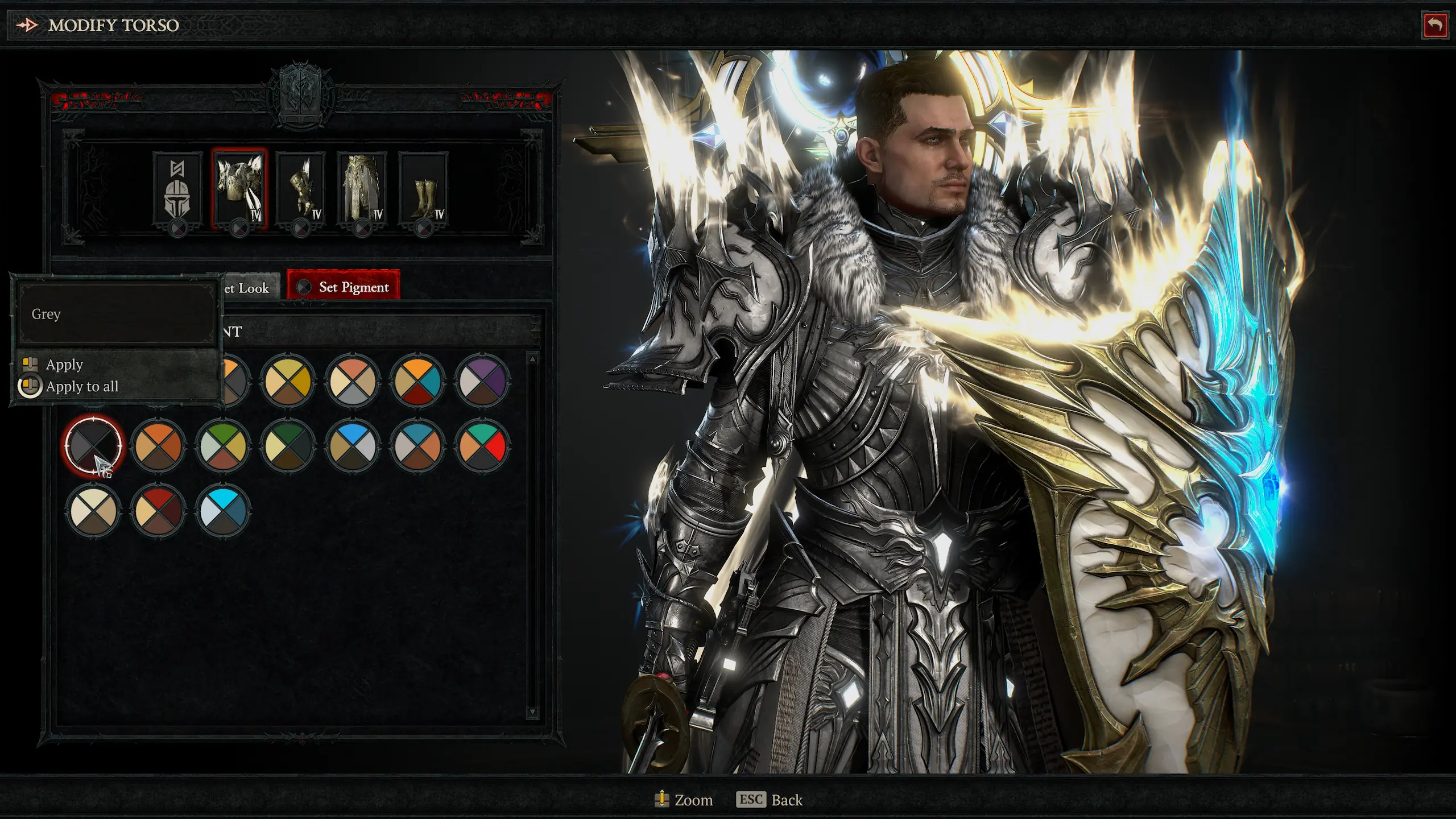Apply the golden yellow pigment swatch

(x=287, y=380)
